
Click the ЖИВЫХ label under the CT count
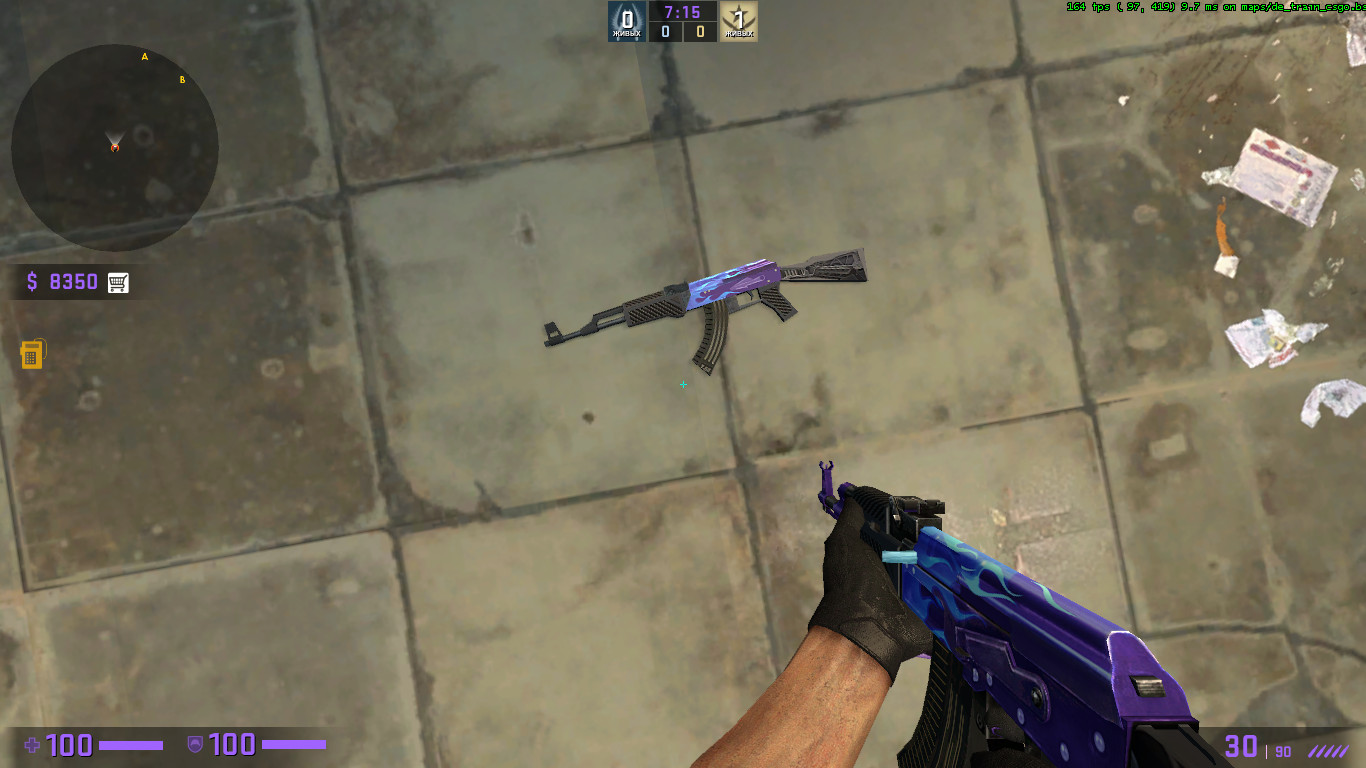[625, 32]
